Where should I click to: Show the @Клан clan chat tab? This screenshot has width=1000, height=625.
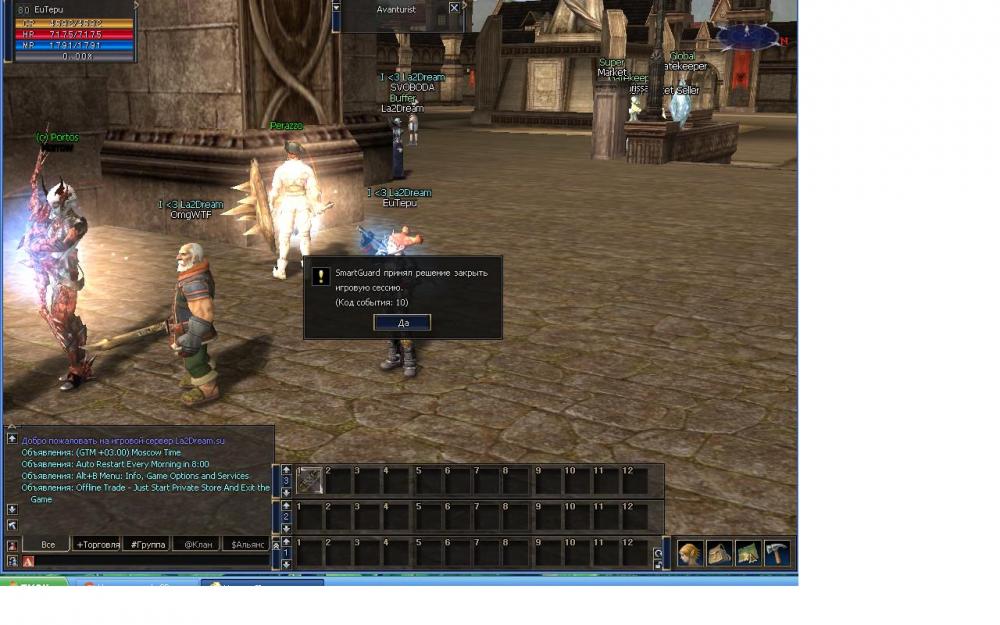coord(195,545)
